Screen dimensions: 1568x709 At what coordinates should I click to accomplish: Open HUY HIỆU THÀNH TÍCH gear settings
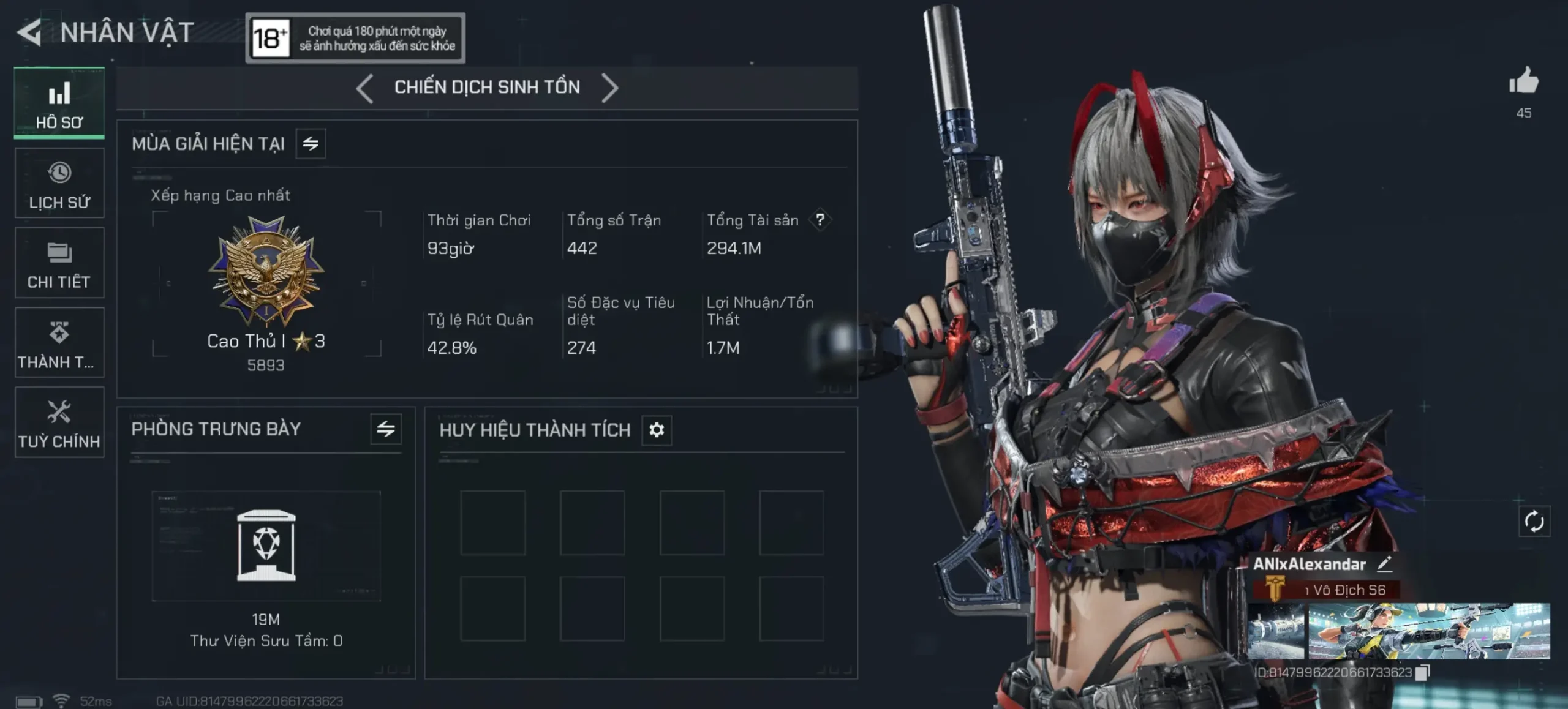(657, 430)
